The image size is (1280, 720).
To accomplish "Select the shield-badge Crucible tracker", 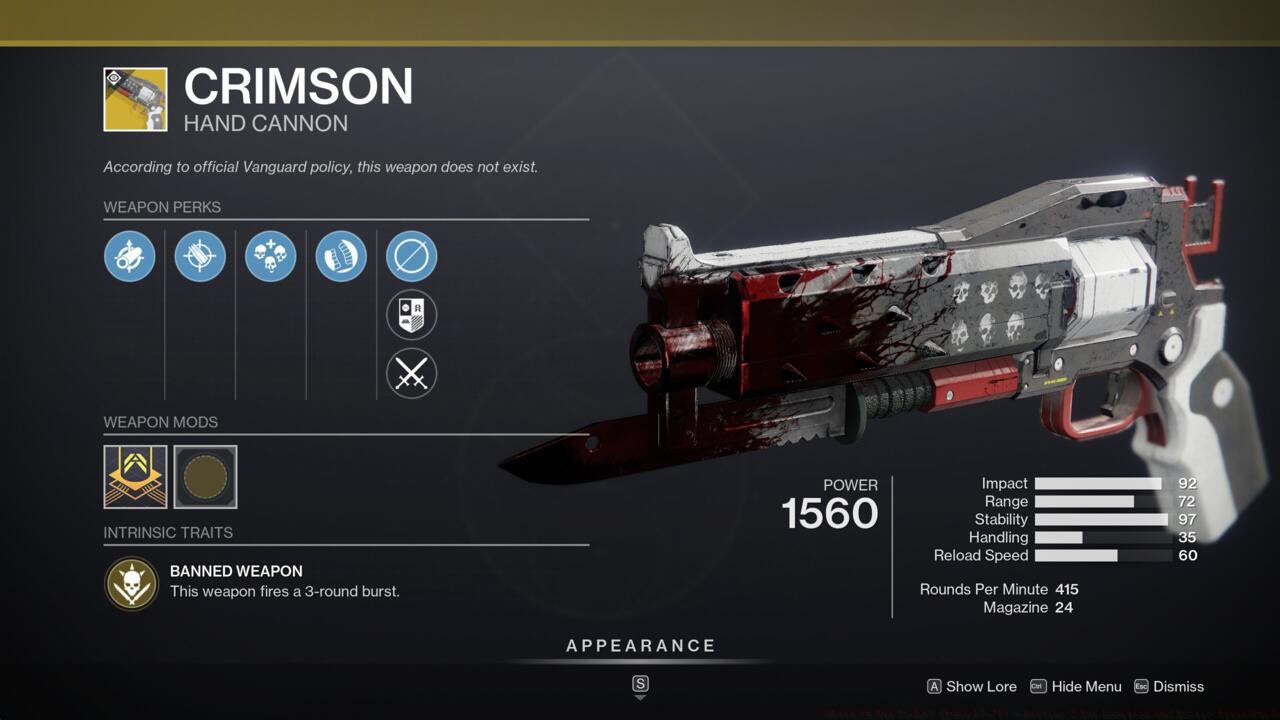I will click(411, 315).
